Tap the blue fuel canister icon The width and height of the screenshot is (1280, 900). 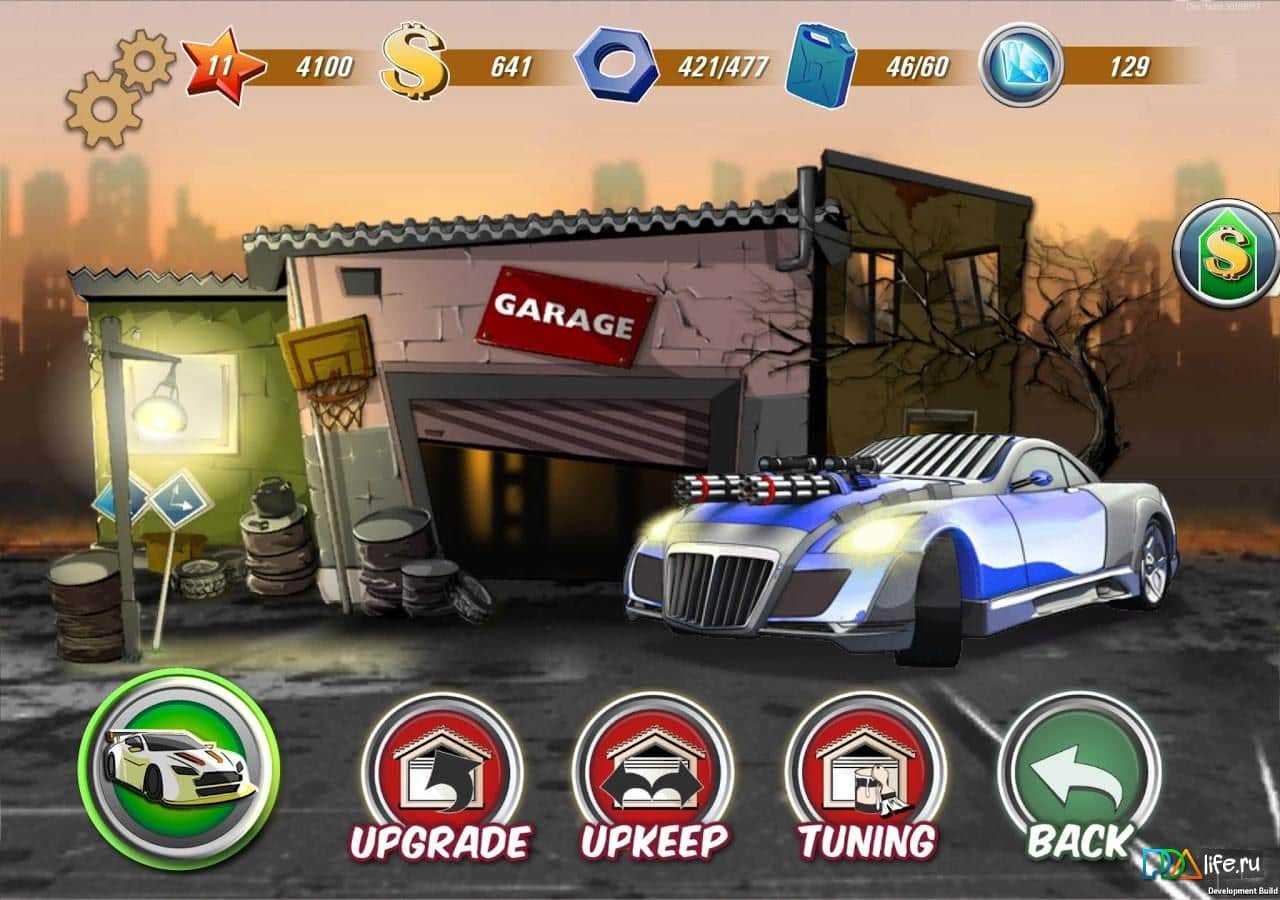(820, 65)
